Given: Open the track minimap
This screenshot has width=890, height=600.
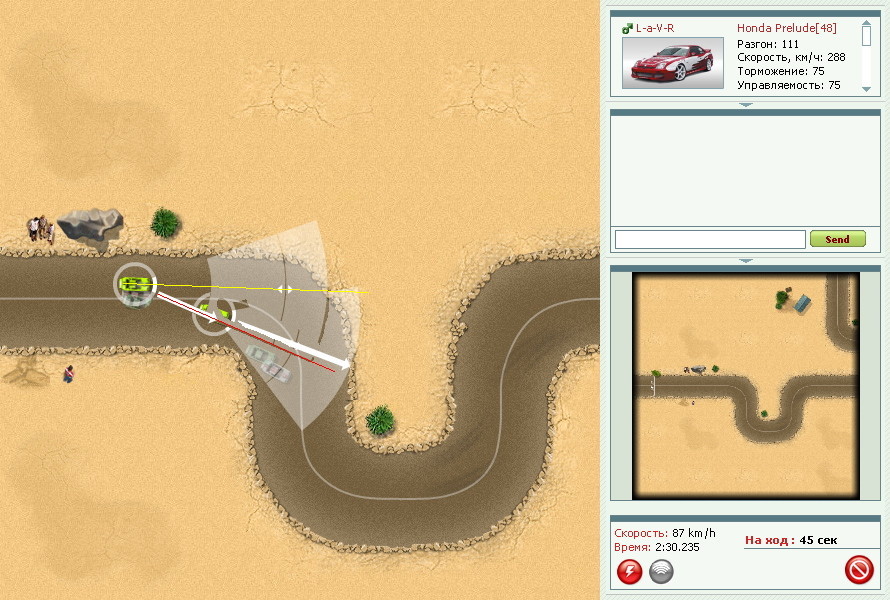Looking at the screenshot, I should (x=745, y=385).
